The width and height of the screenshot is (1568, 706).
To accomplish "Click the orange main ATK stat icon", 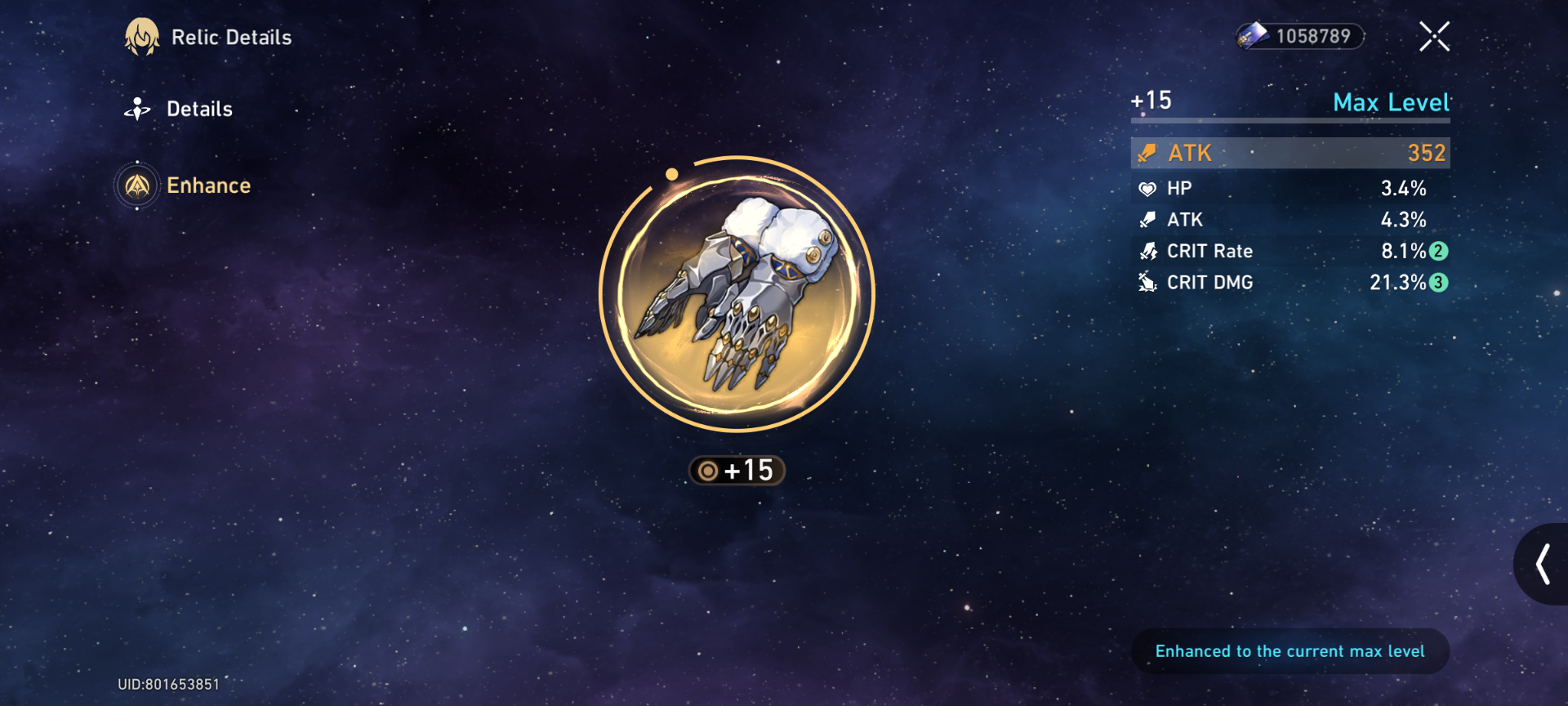I will click(1147, 152).
